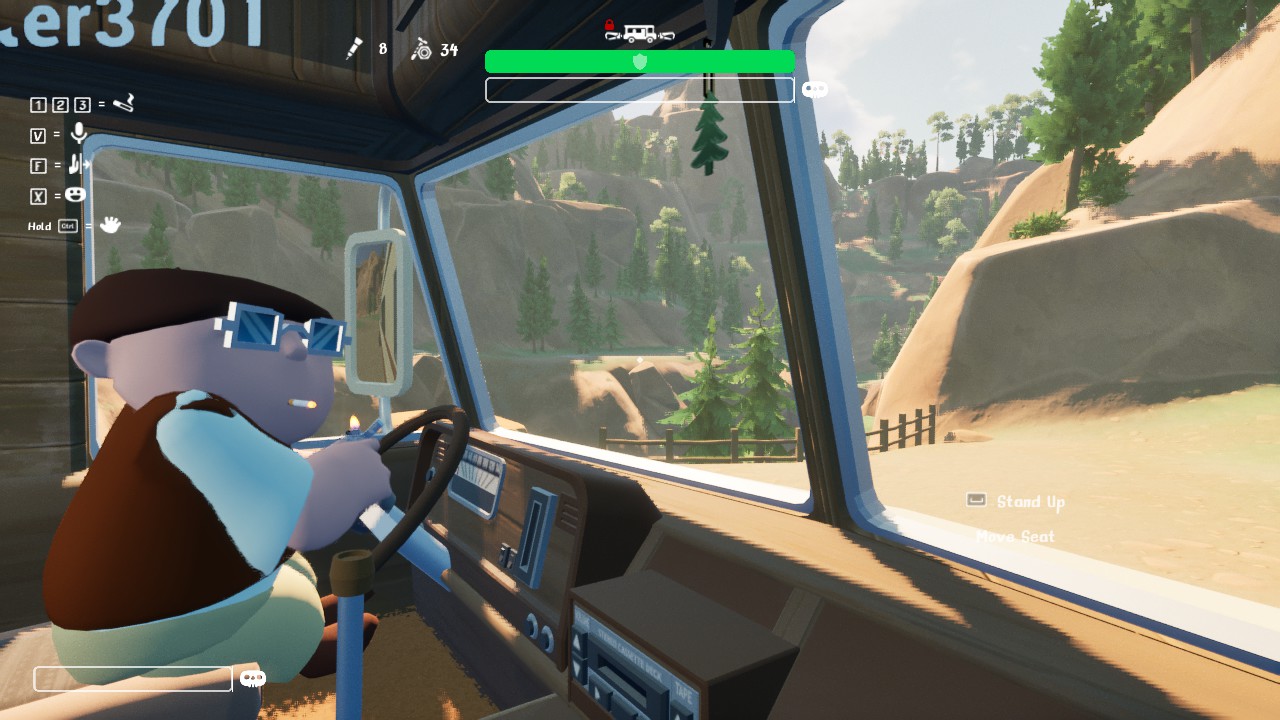Open the smiley face emote icon
Viewport: 1280px width, 720px height.
click(x=75, y=195)
